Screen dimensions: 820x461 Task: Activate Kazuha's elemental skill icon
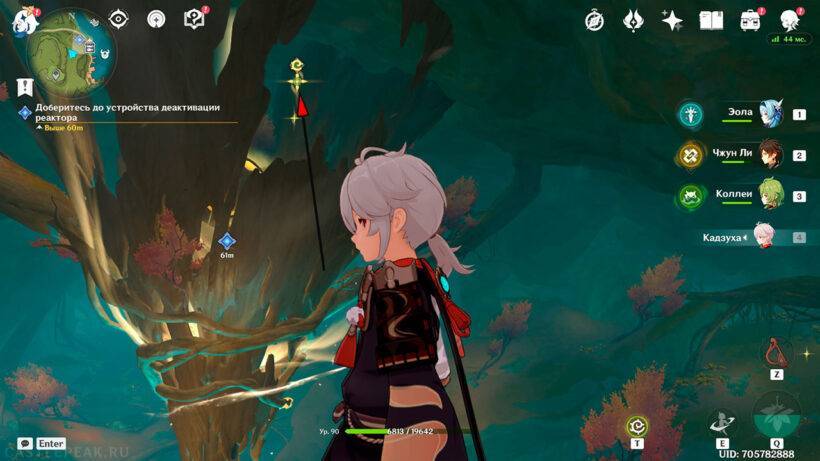pos(722,423)
